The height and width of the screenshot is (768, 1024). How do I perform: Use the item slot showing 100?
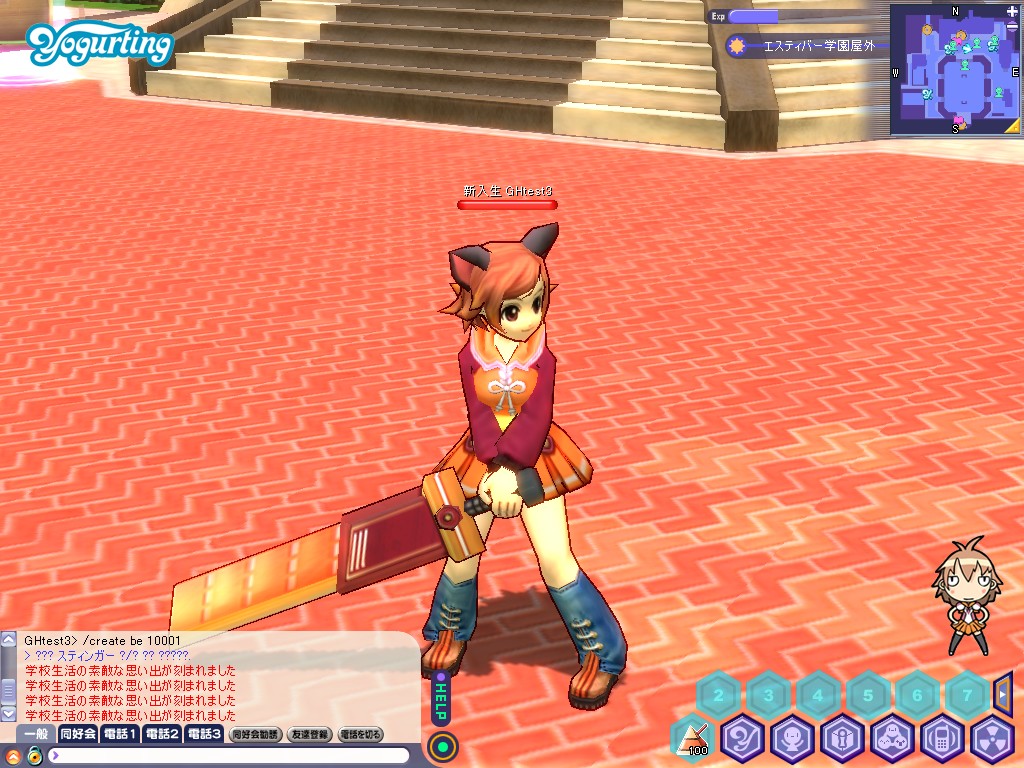pos(692,740)
